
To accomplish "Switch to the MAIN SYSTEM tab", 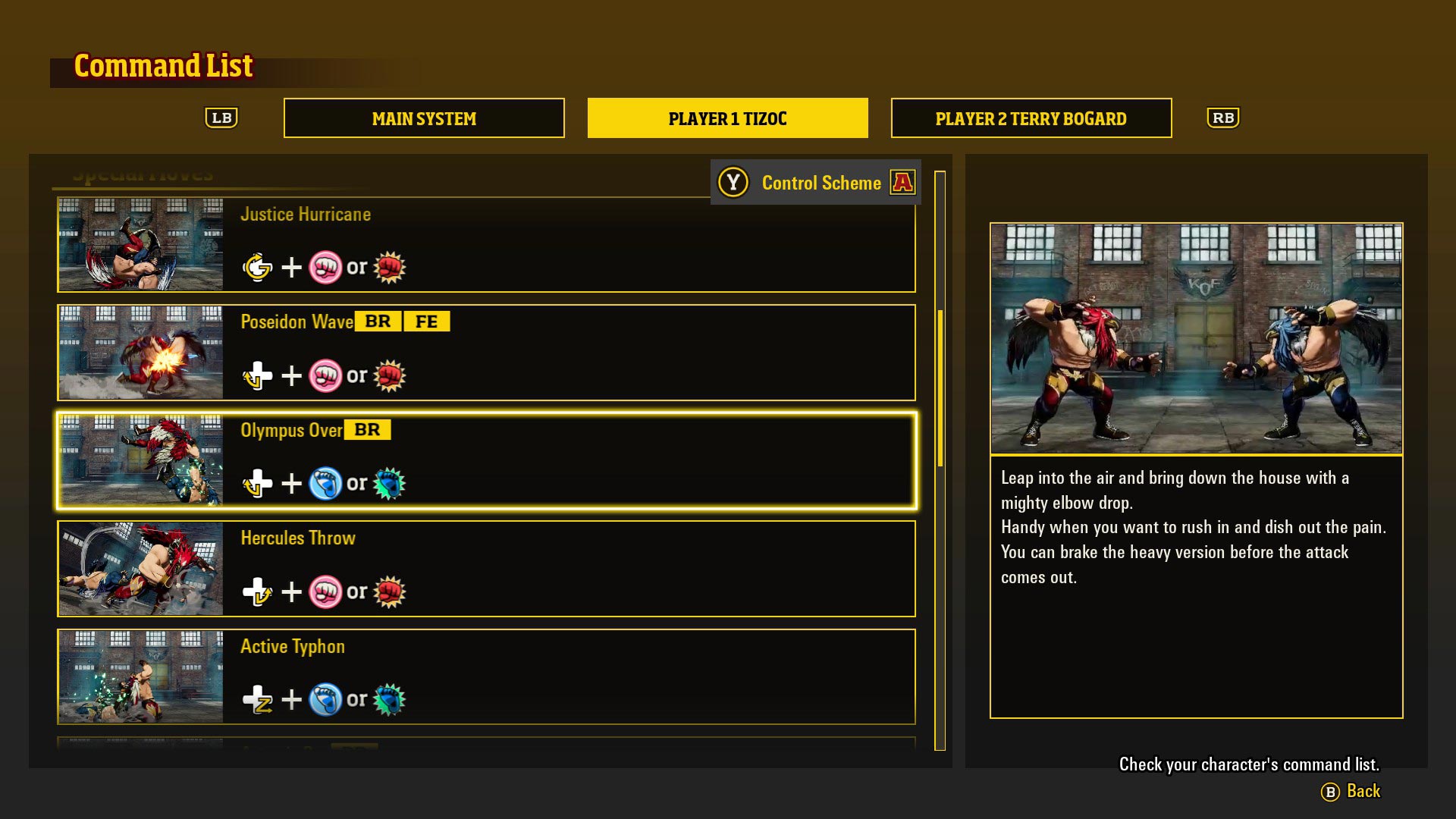I will pyautogui.click(x=423, y=118).
